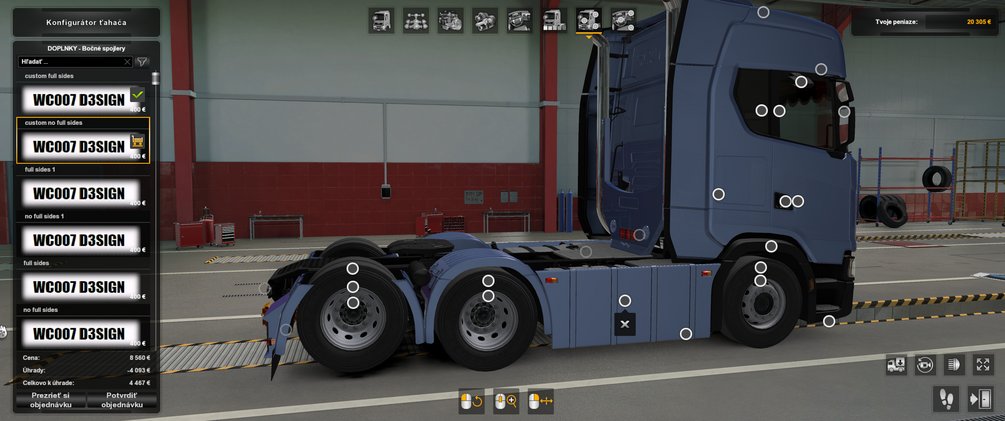Switch to the transmission category

click(485, 20)
